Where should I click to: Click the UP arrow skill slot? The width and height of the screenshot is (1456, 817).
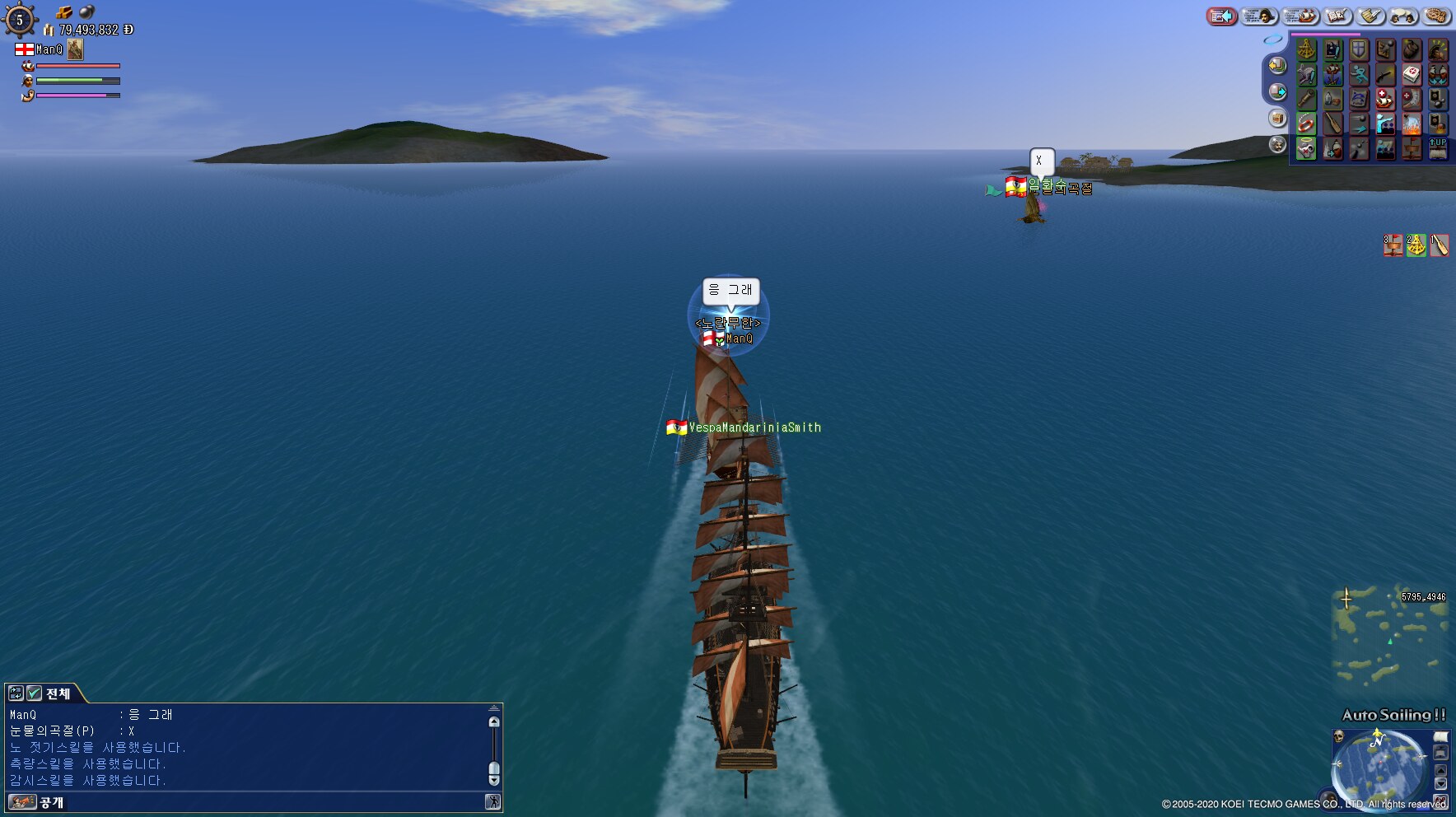pos(1438,148)
